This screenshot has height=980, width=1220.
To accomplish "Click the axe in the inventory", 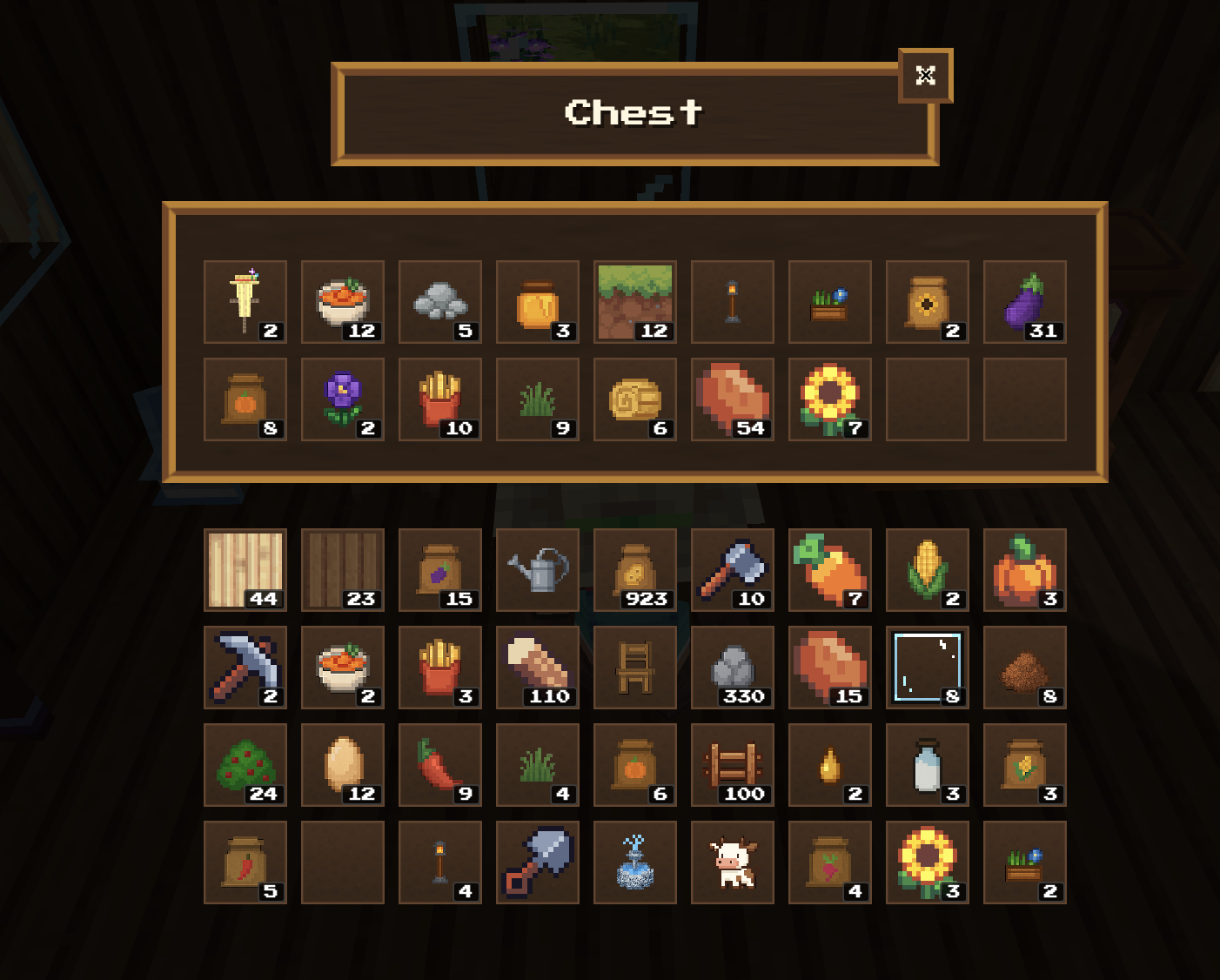I will (x=732, y=570).
